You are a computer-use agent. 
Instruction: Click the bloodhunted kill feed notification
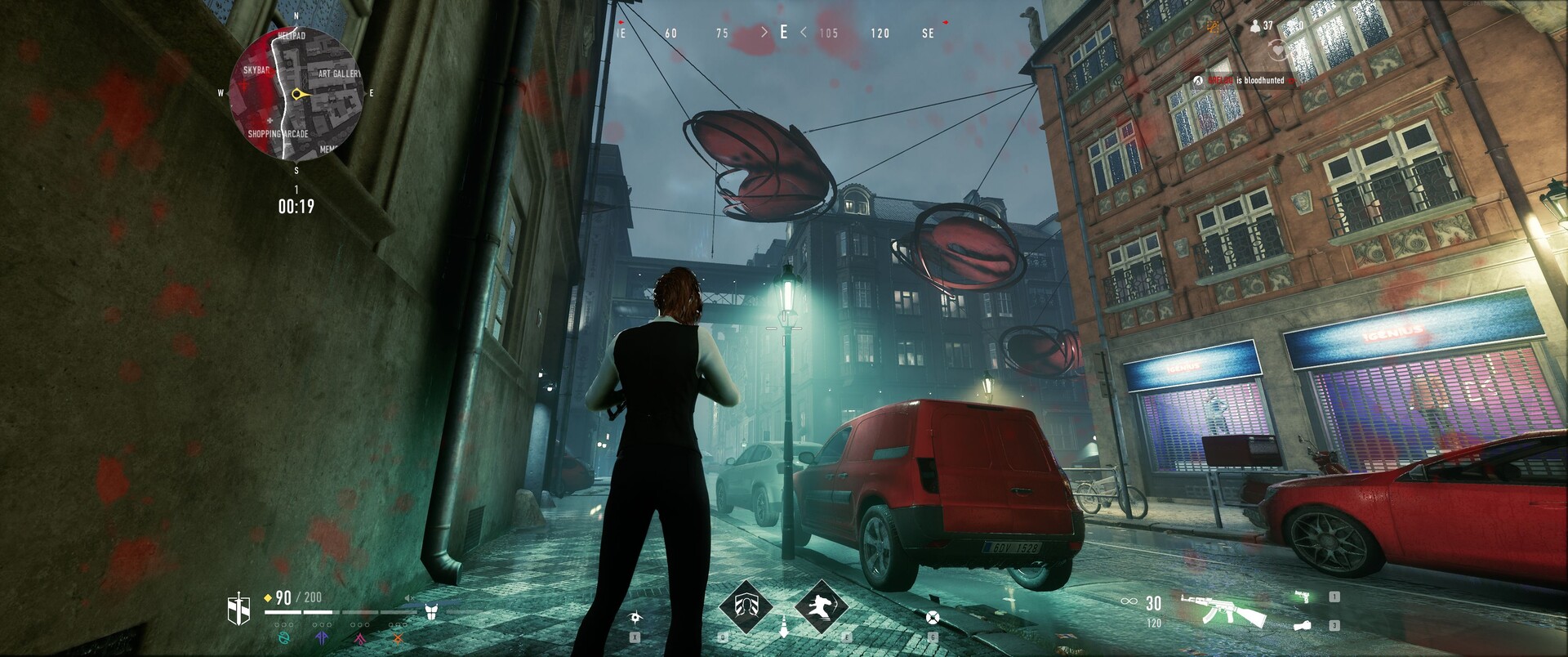[1248, 81]
